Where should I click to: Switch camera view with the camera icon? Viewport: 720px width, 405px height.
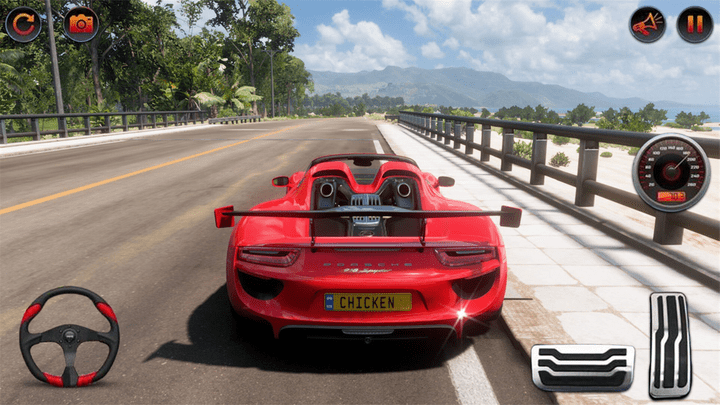[81, 24]
